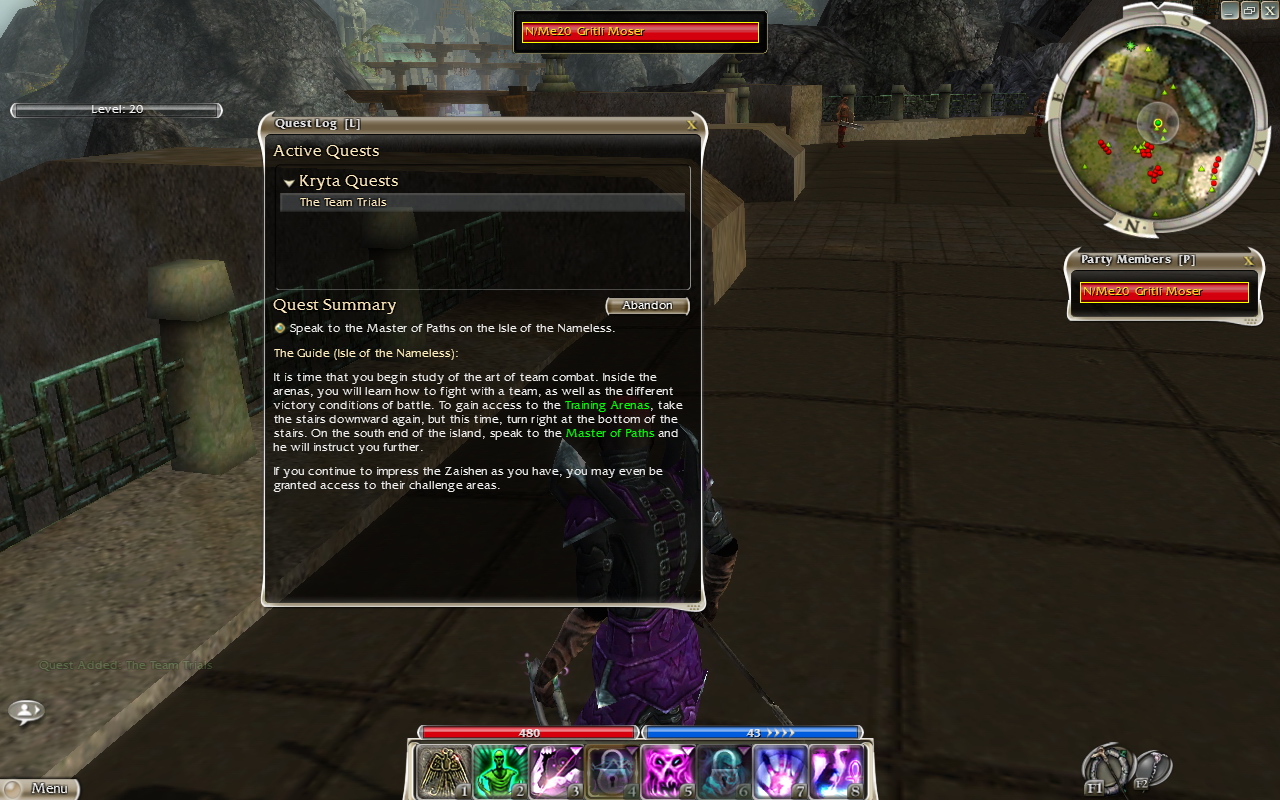The image size is (1280, 800).
Task: Collapse the Kryta Quests category
Action: 289,182
